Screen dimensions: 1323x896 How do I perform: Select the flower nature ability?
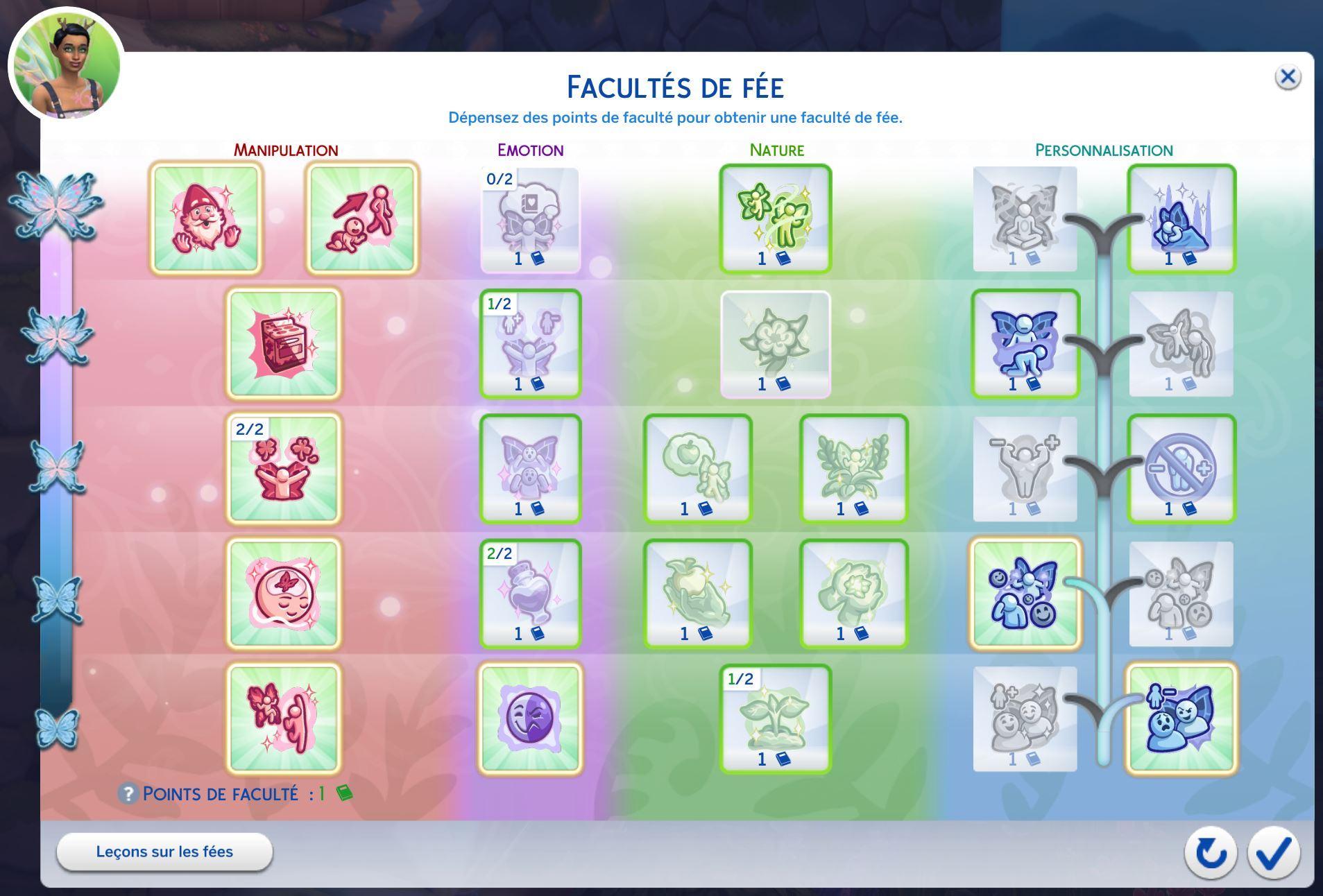[x=776, y=344]
